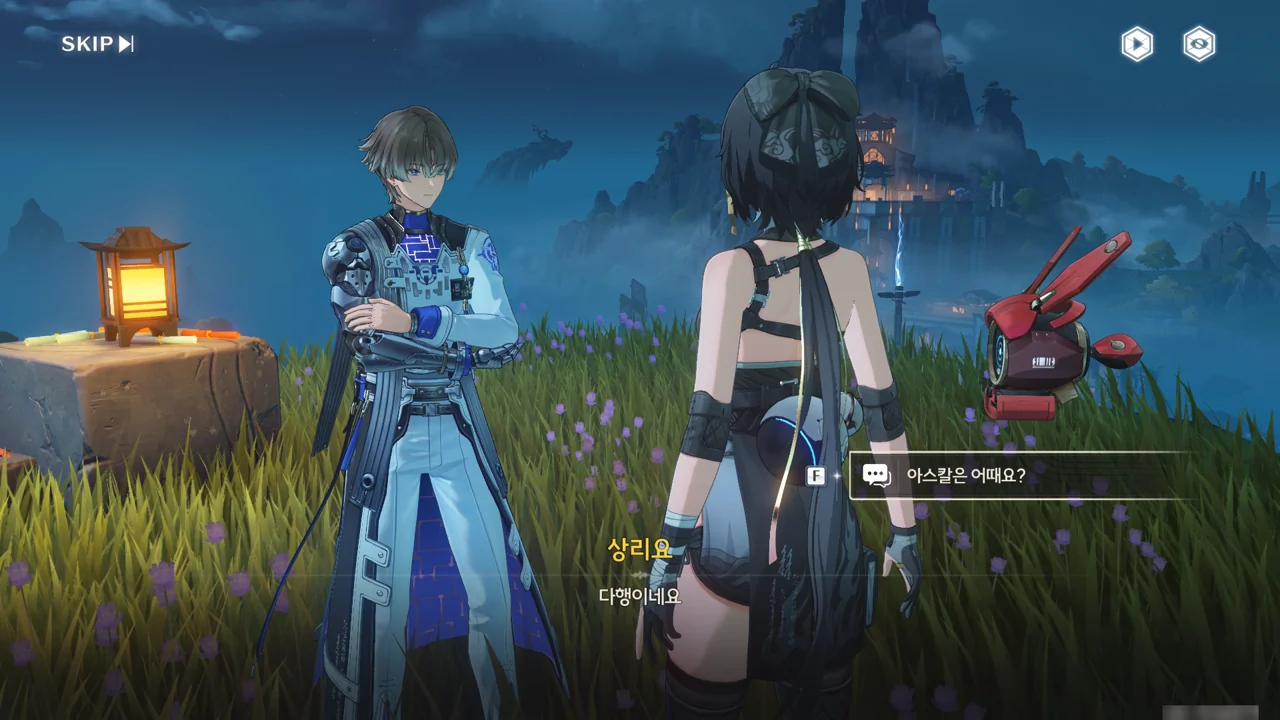Hide the dialogue interface with eye icon
The width and height of the screenshot is (1280, 720).
click(1199, 44)
